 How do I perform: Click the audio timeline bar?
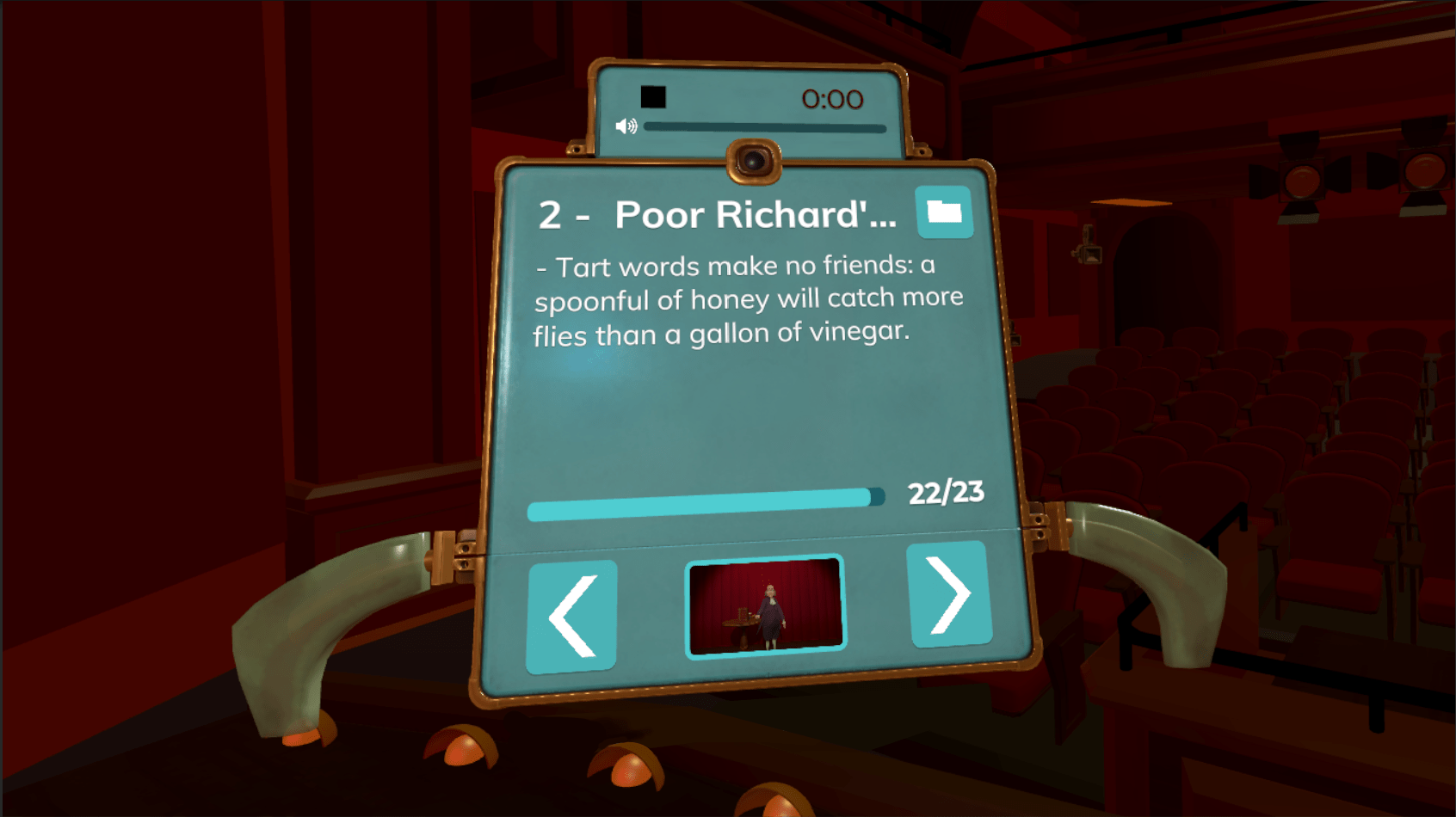[764, 128]
